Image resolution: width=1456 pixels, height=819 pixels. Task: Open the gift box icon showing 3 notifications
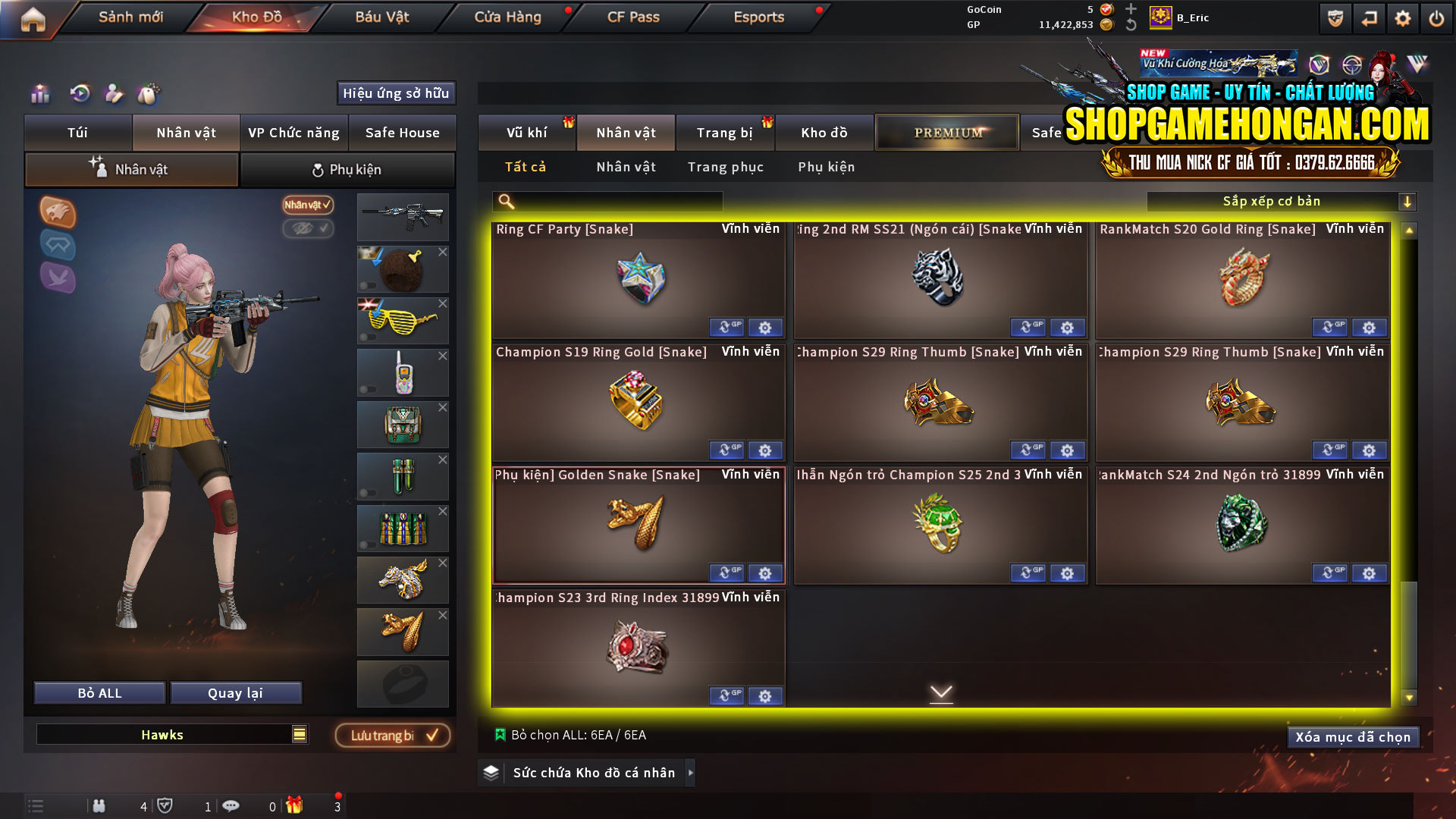(x=296, y=806)
